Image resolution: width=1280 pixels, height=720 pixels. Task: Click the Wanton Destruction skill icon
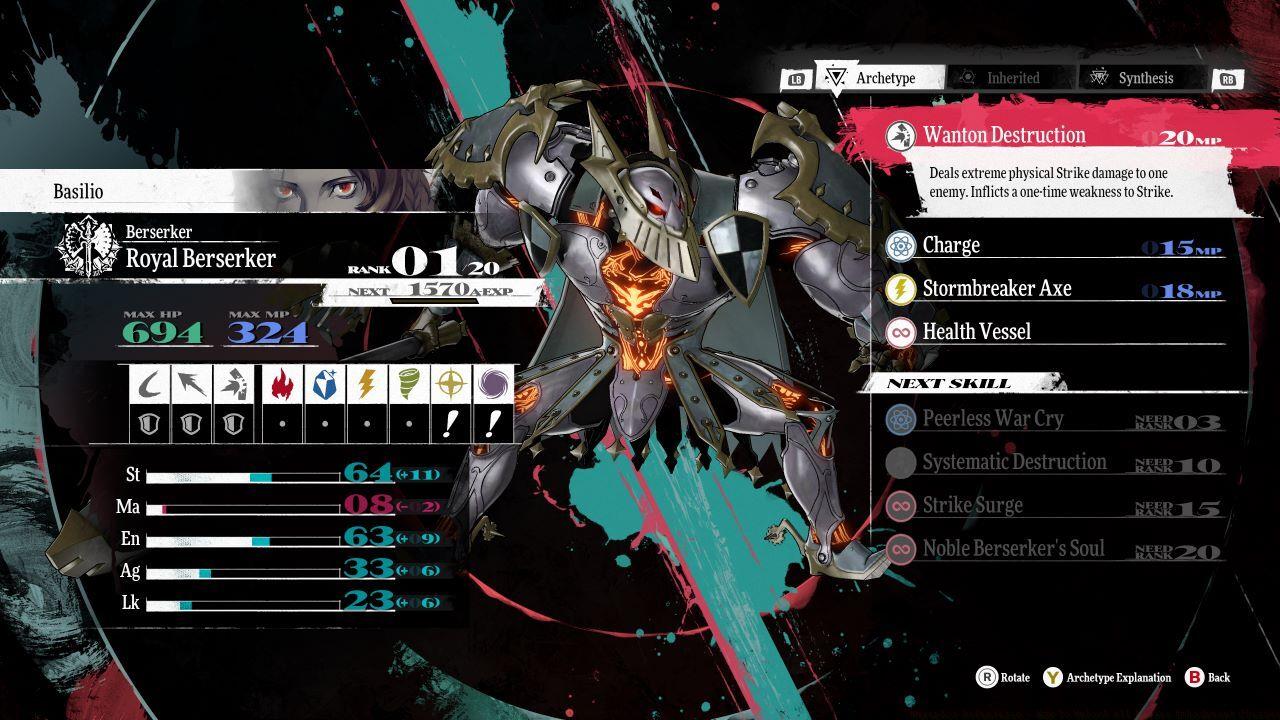click(900, 134)
